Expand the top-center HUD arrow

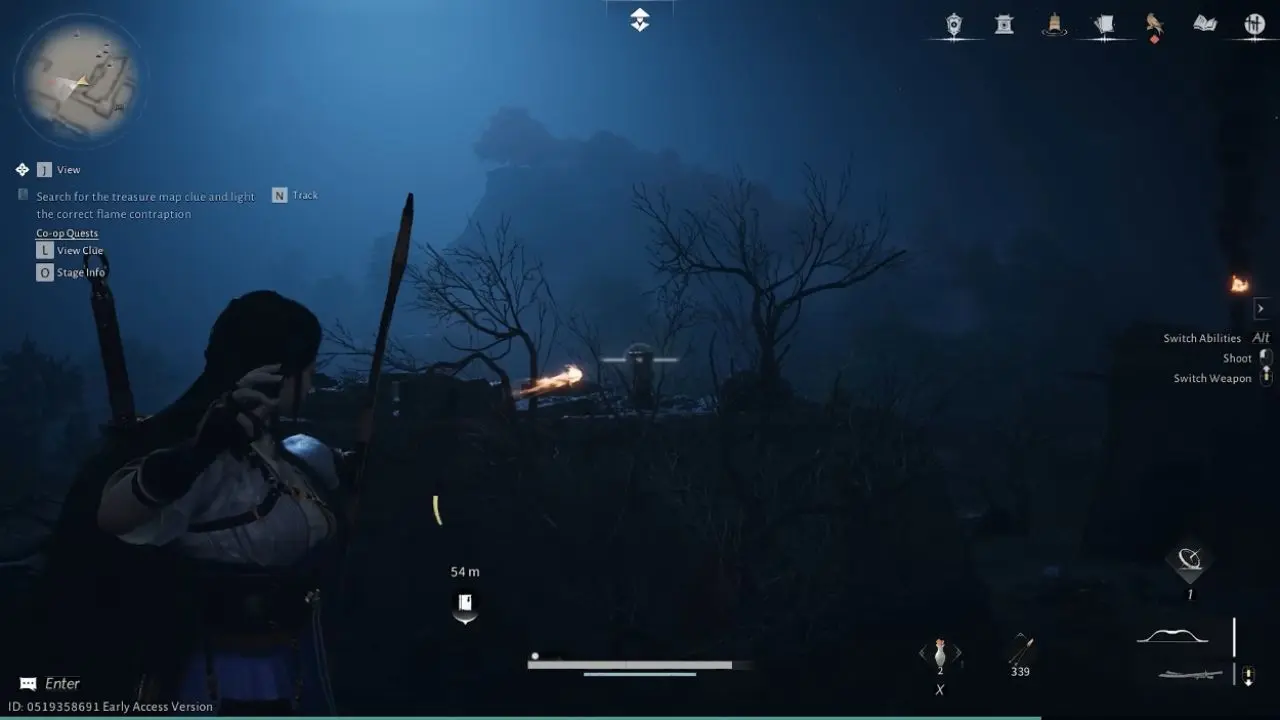[639, 18]
